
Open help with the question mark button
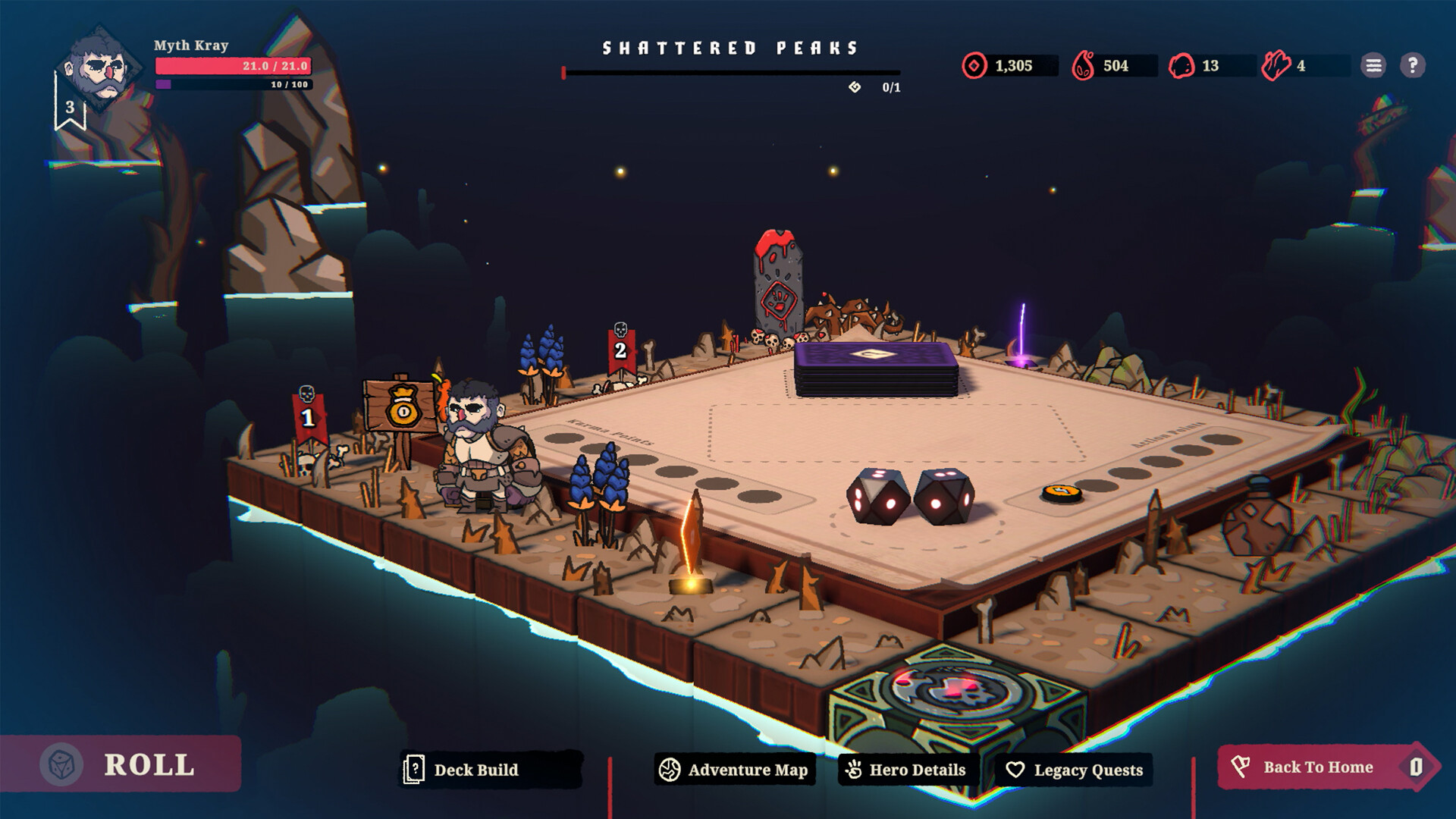[x=1412, y=66]
